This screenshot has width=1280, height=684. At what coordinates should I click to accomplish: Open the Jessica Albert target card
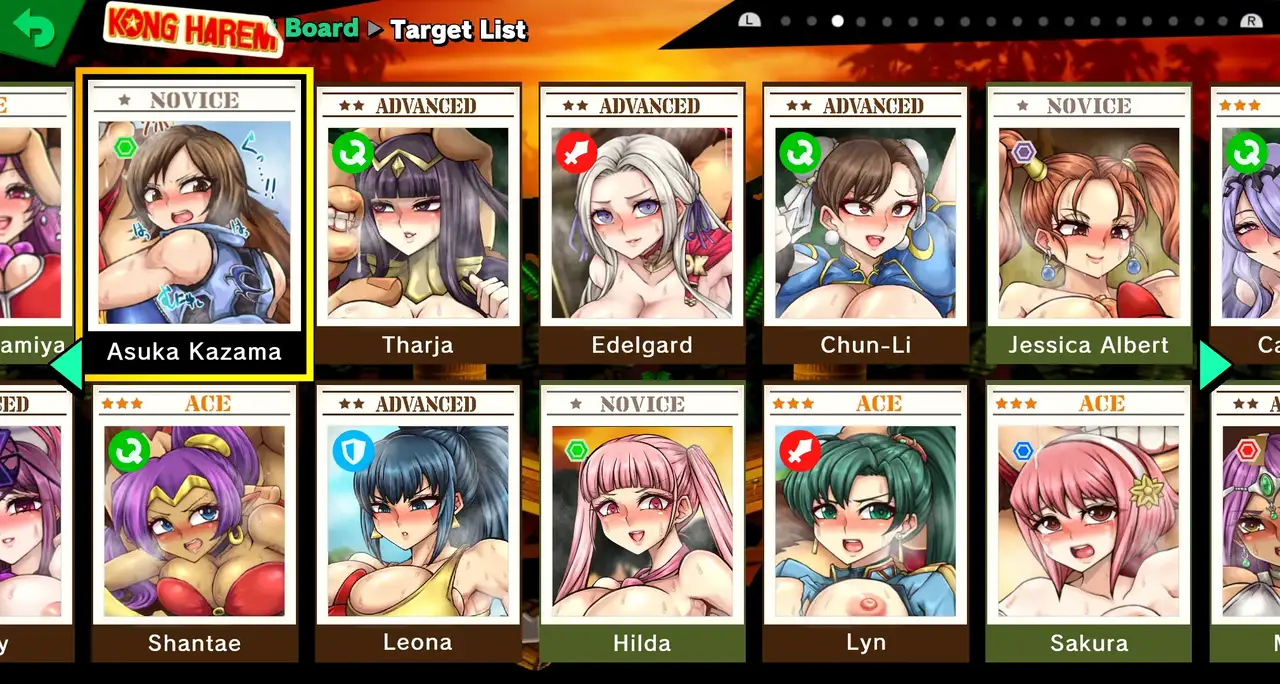[x=1088, y=225]
